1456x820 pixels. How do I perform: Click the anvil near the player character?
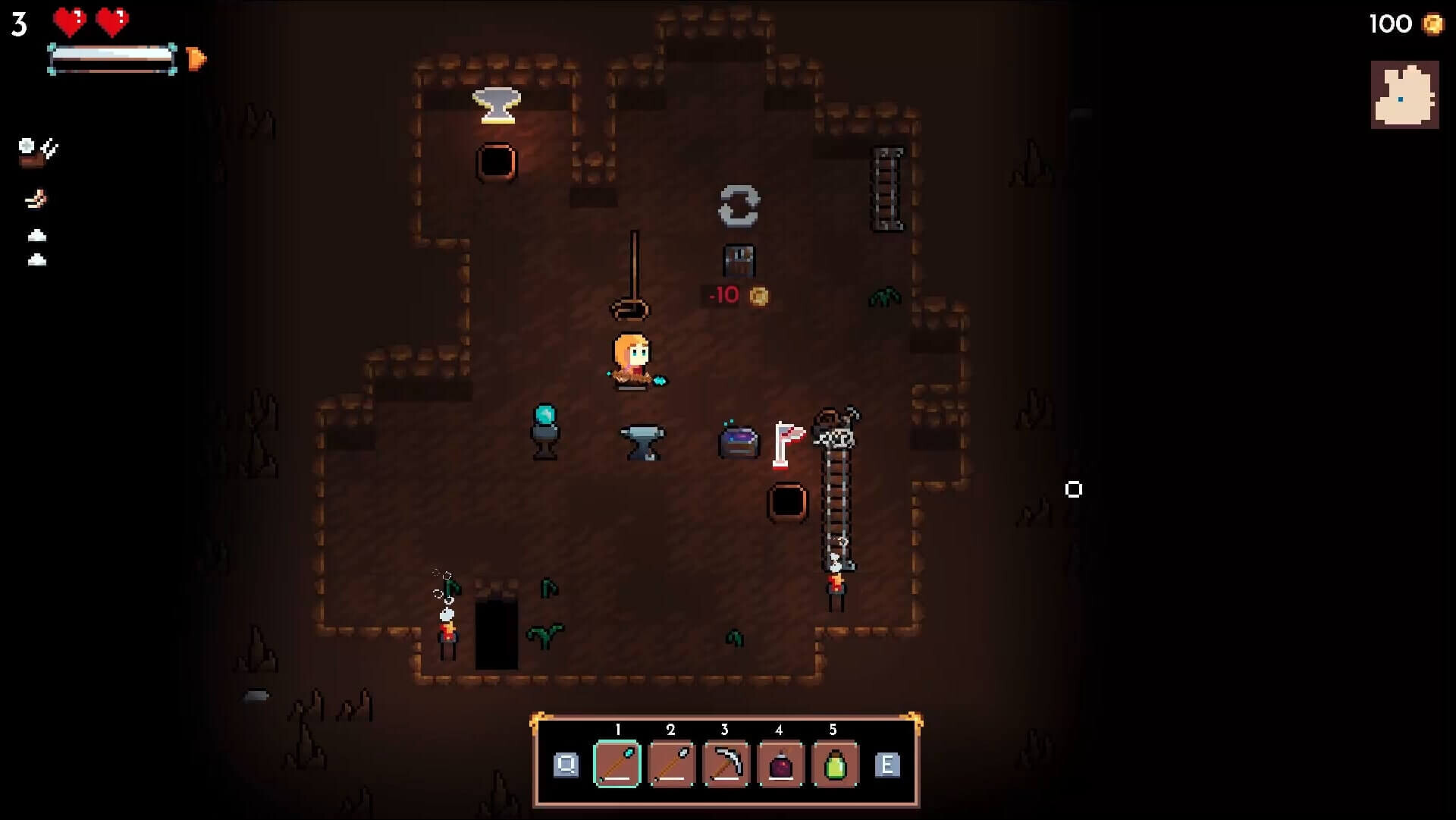pos(643,441)
